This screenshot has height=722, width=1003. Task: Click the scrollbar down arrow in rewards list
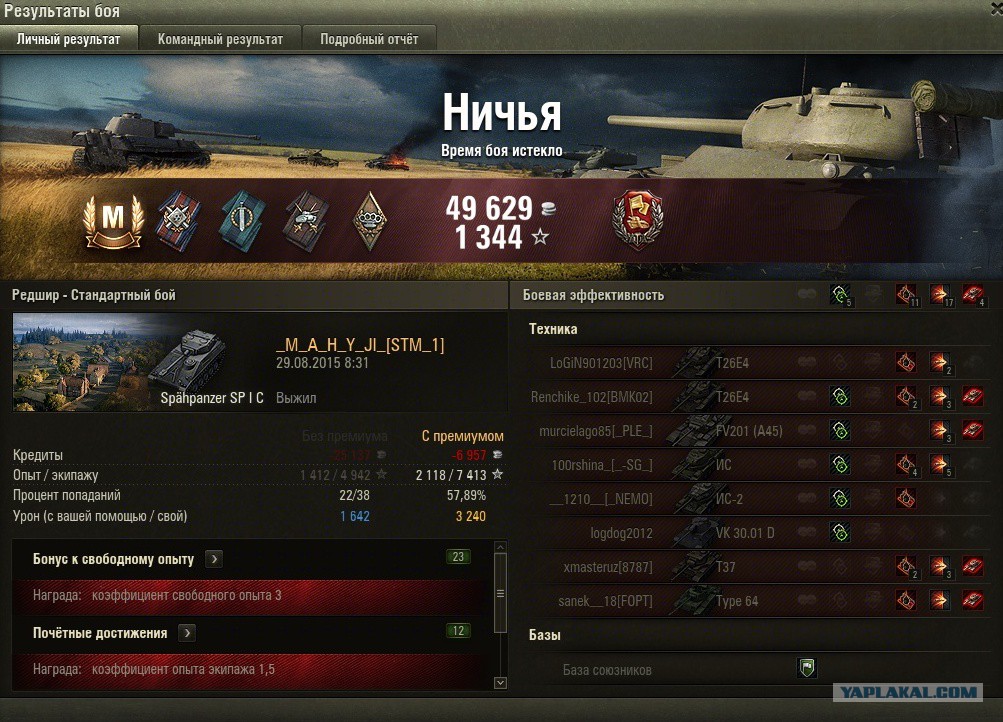click(501, 682)
